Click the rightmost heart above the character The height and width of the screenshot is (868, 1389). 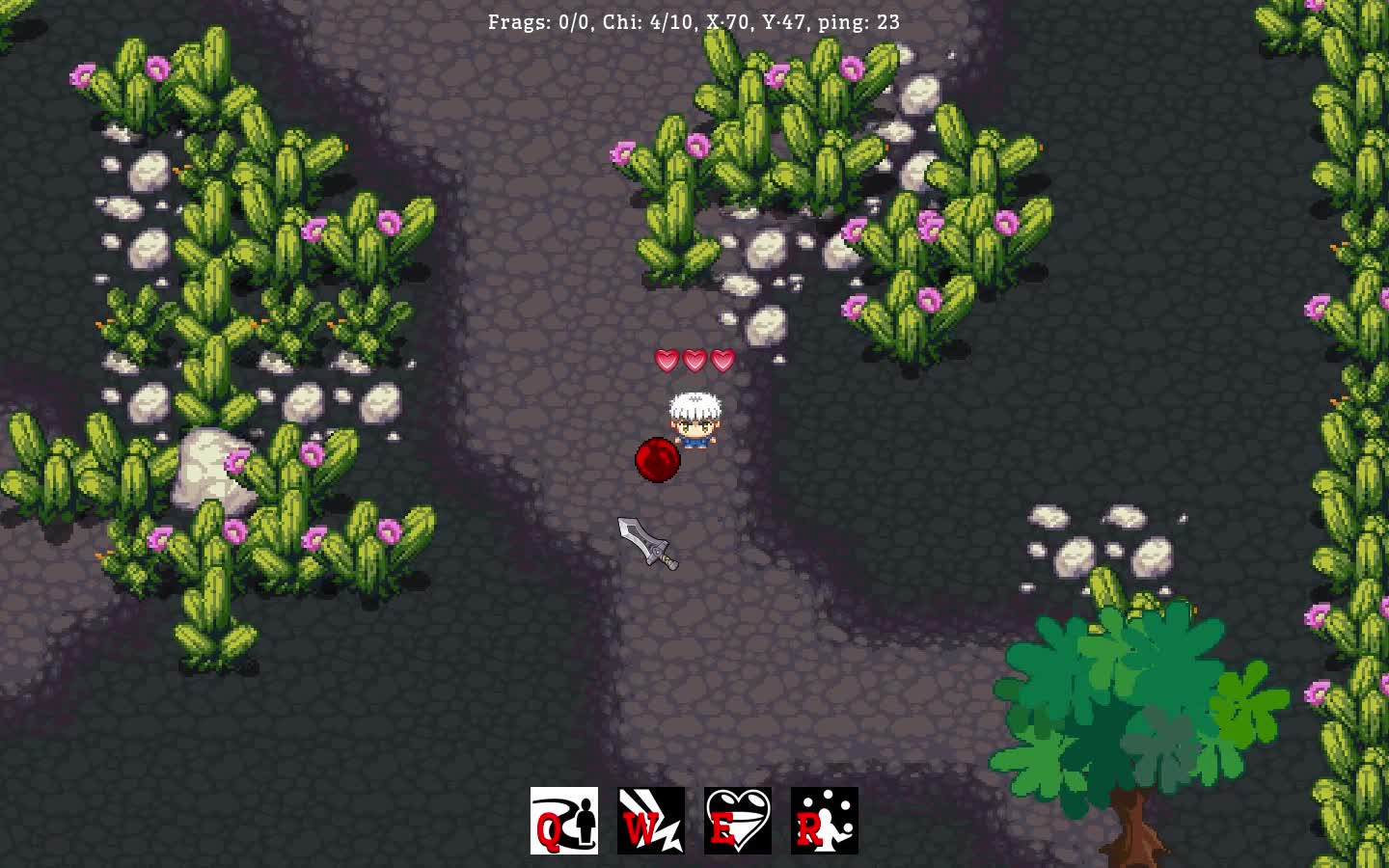tap(721, 359)
